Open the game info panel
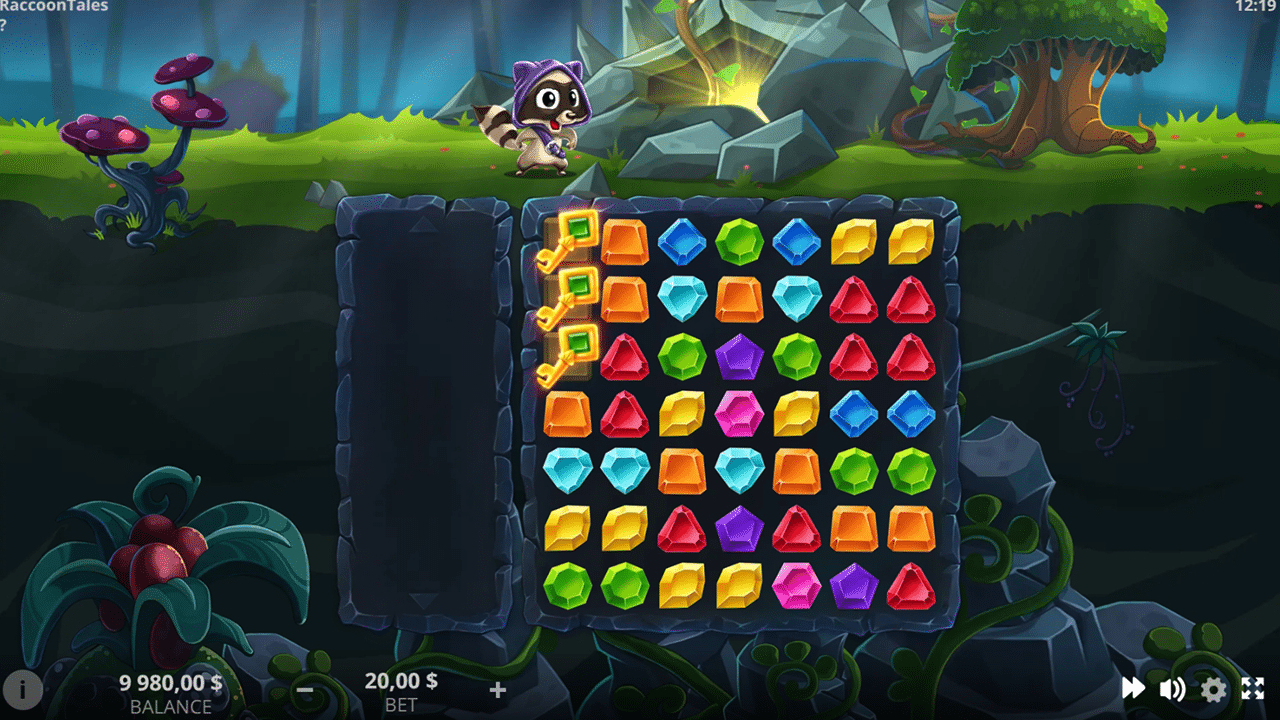The height and width of the screenshot is (720, 1280). 22,689
